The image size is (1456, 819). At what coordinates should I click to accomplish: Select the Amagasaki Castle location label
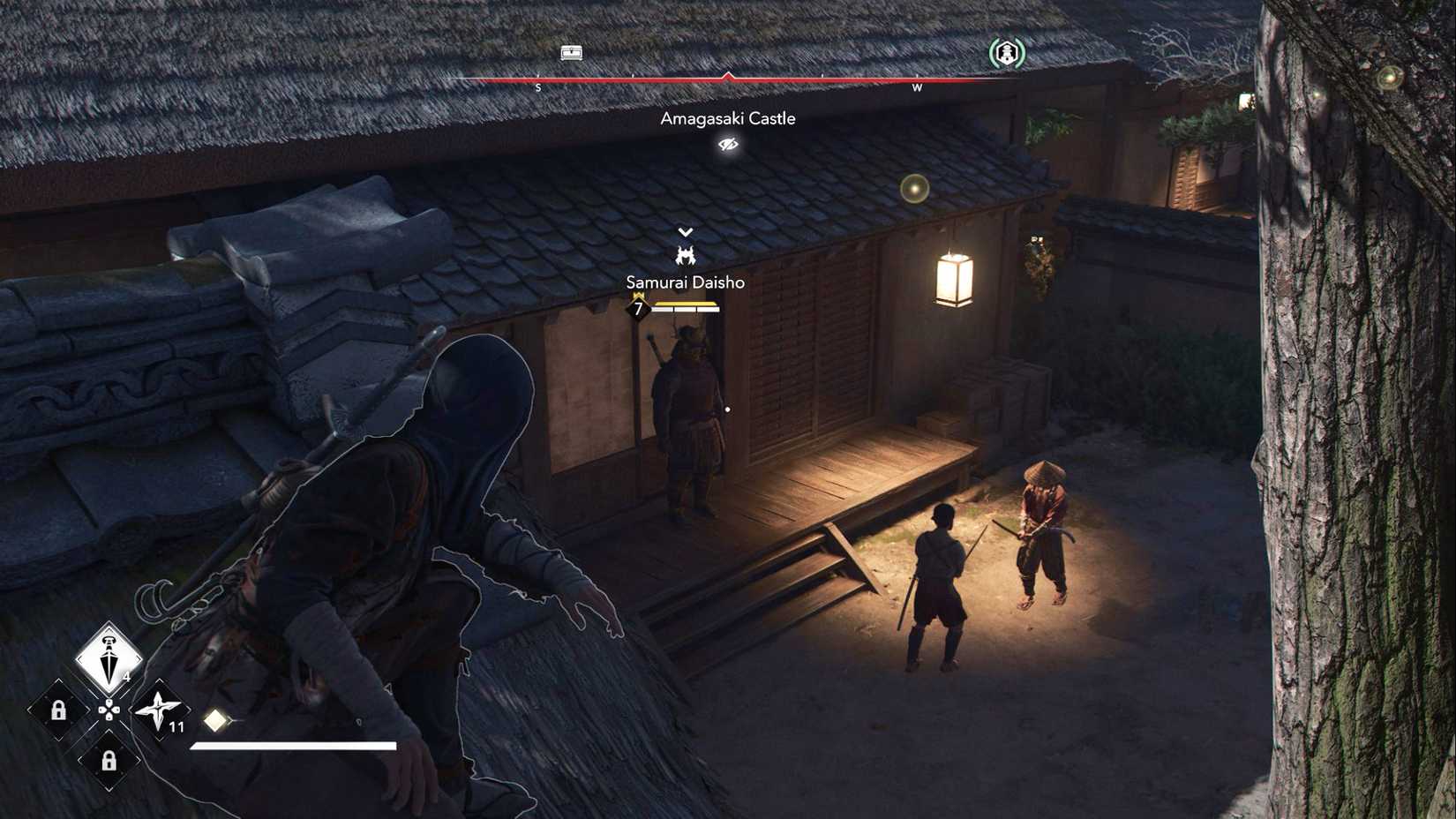[727, 117]
